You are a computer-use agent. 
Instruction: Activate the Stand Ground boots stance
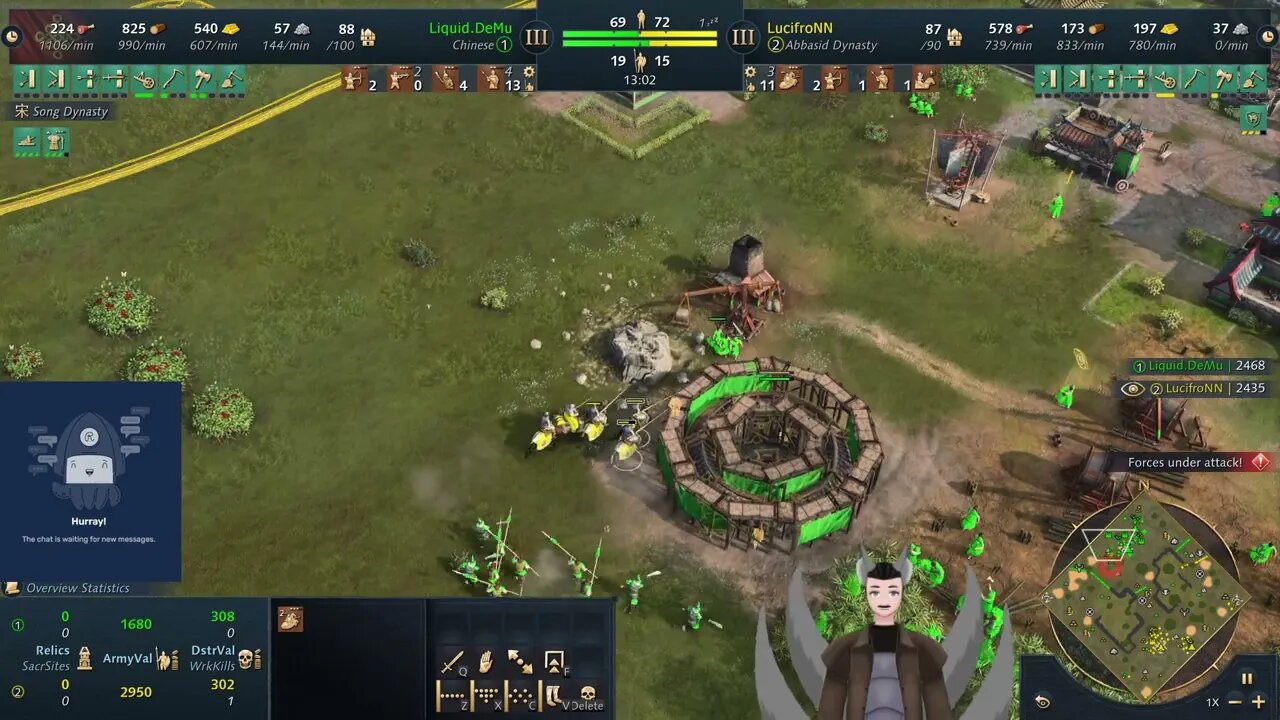(553, 695)
